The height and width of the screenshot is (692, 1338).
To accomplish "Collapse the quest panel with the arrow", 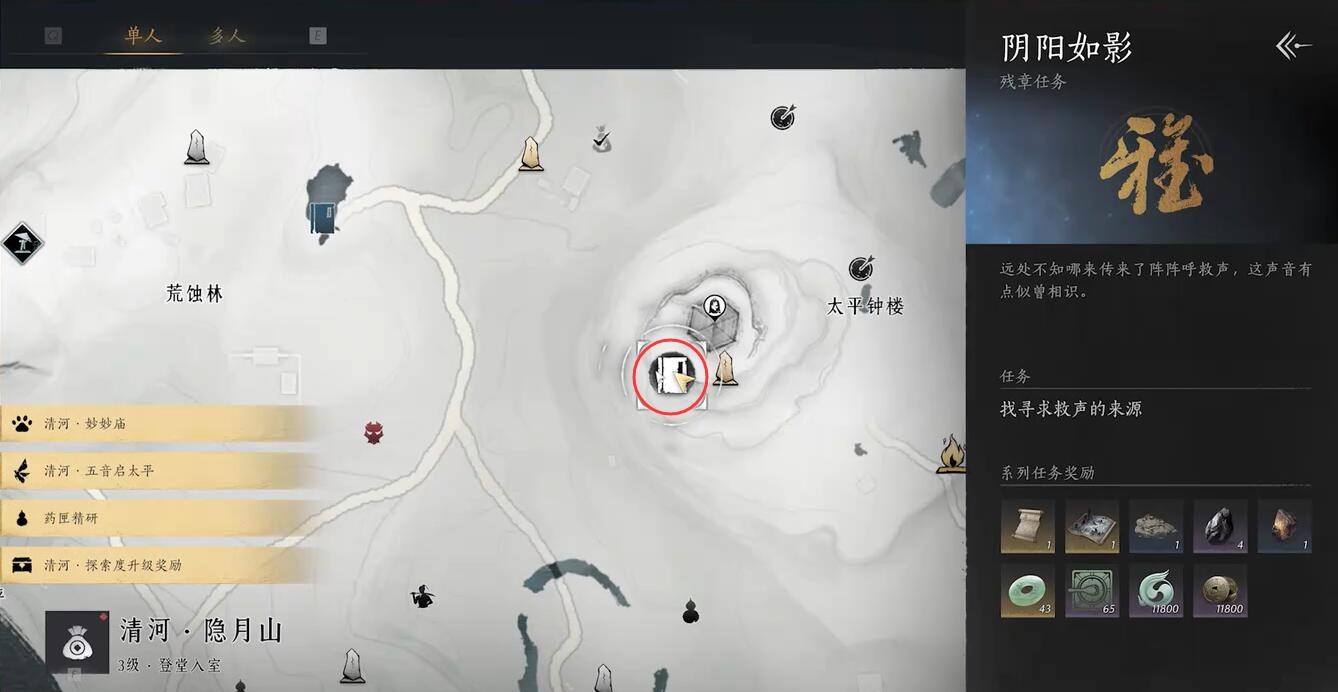I will (x=1292, y=46).
